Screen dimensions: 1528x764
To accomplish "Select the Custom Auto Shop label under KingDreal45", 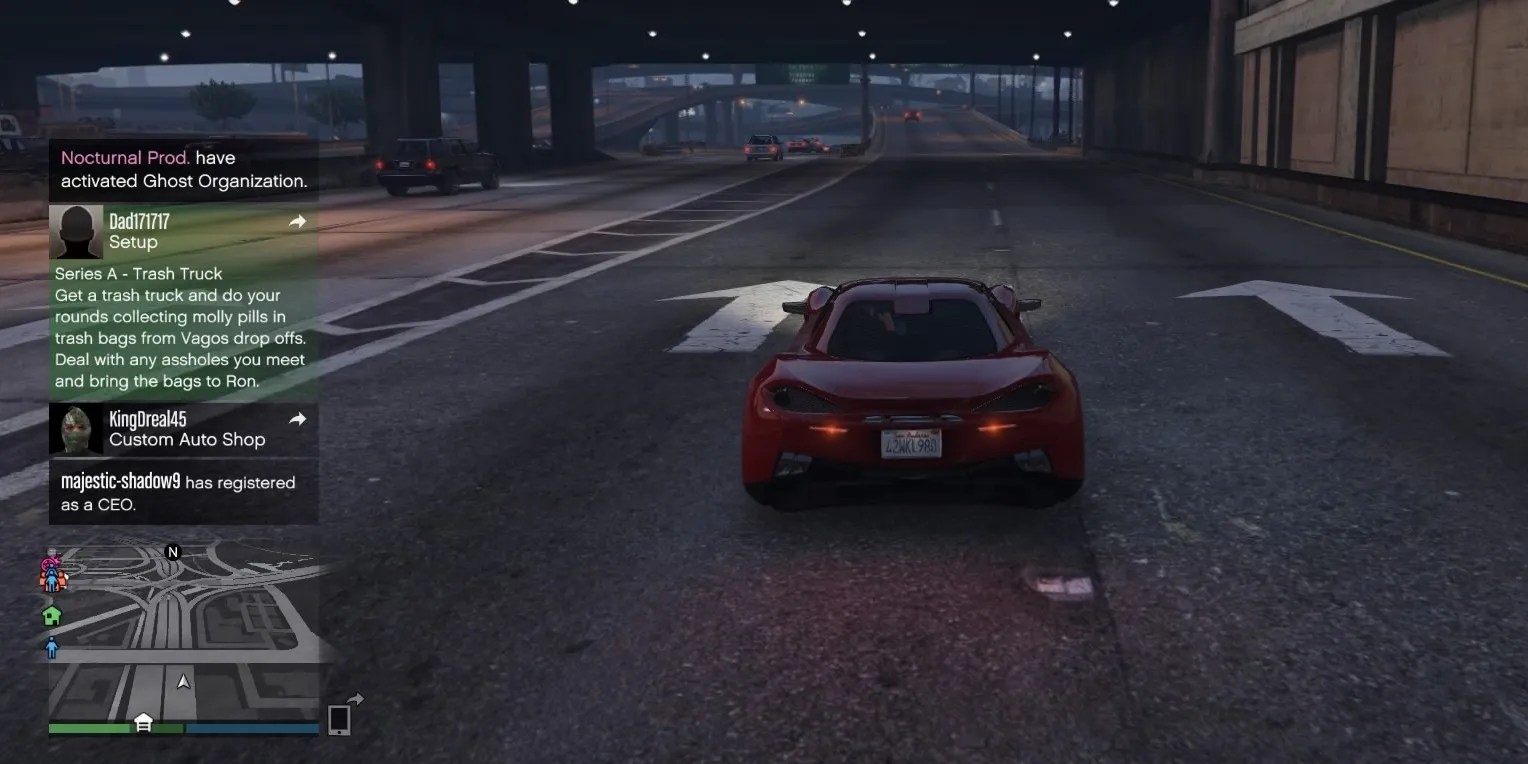I will pos(192,439).
